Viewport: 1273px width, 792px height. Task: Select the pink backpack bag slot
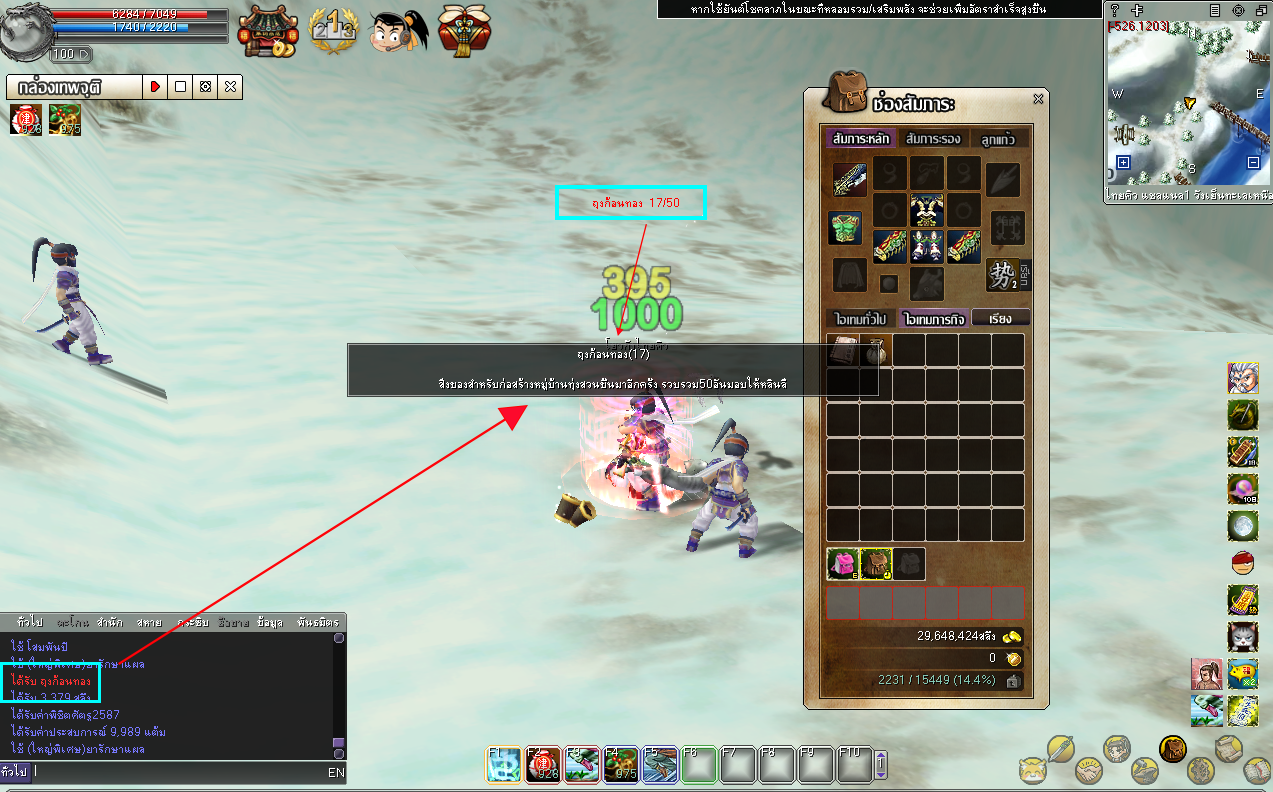842,564
